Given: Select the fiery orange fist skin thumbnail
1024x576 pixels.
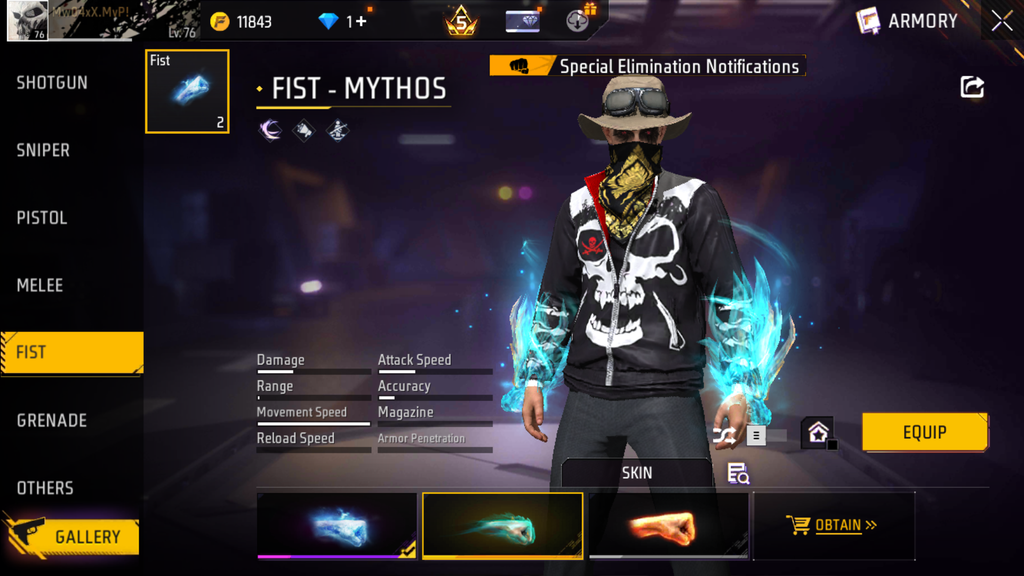Looking at the screenshot, I should (668, 525).
